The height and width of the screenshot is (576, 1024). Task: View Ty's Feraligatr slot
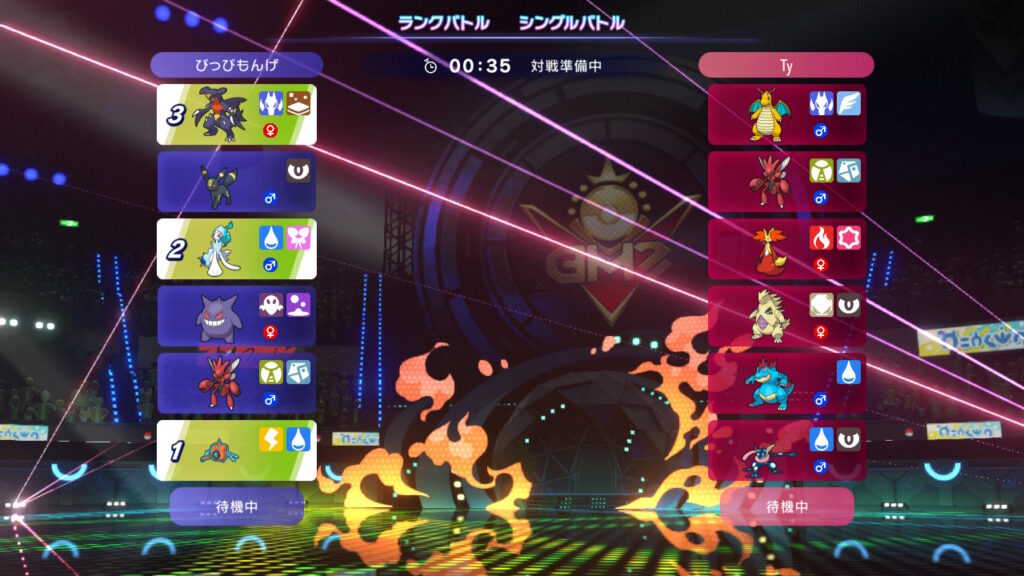pyautogui.click(x=787, y=383)
